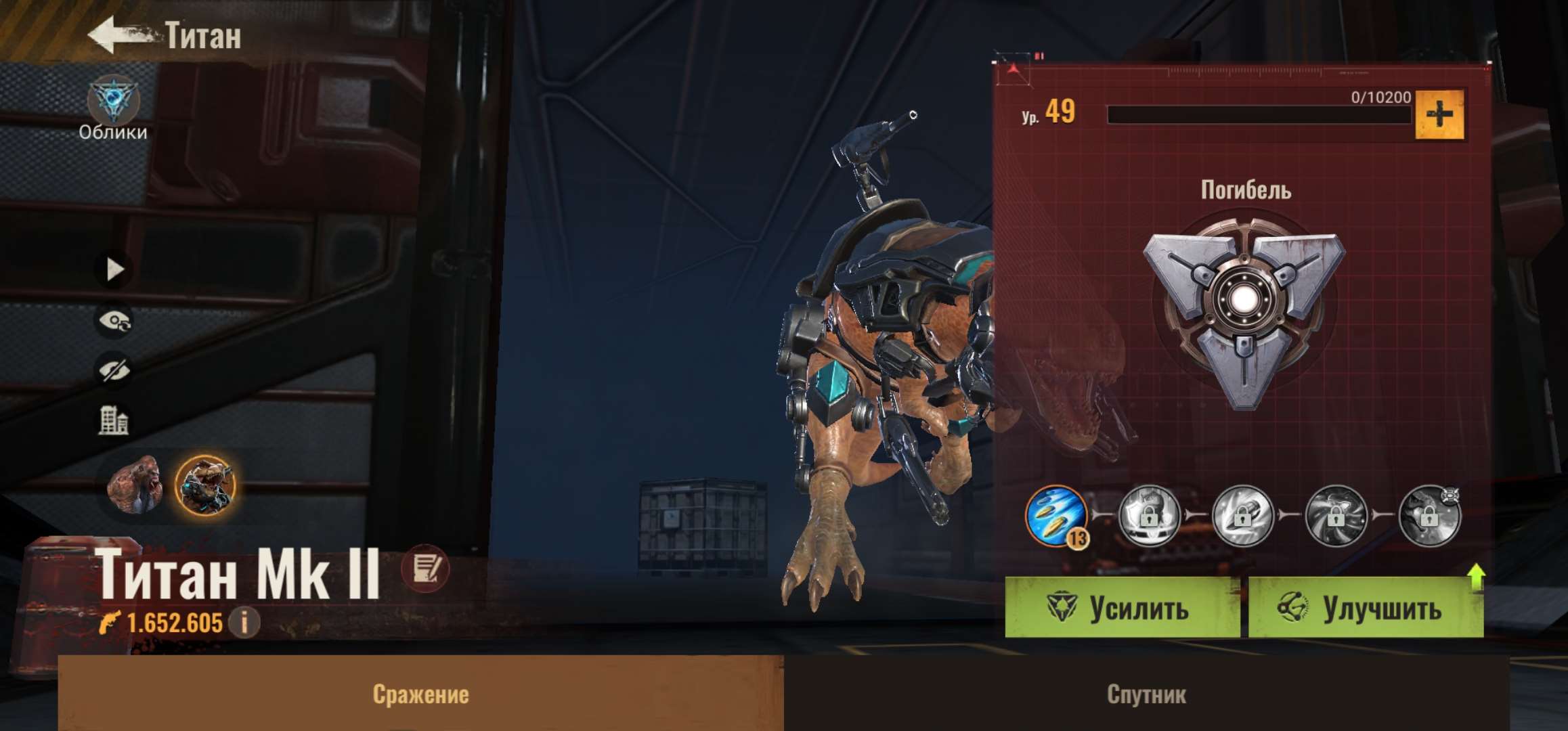The image size is (1568, 731).
Task: Select the armored dinosaur titan portrait
Action: point(204,485)
